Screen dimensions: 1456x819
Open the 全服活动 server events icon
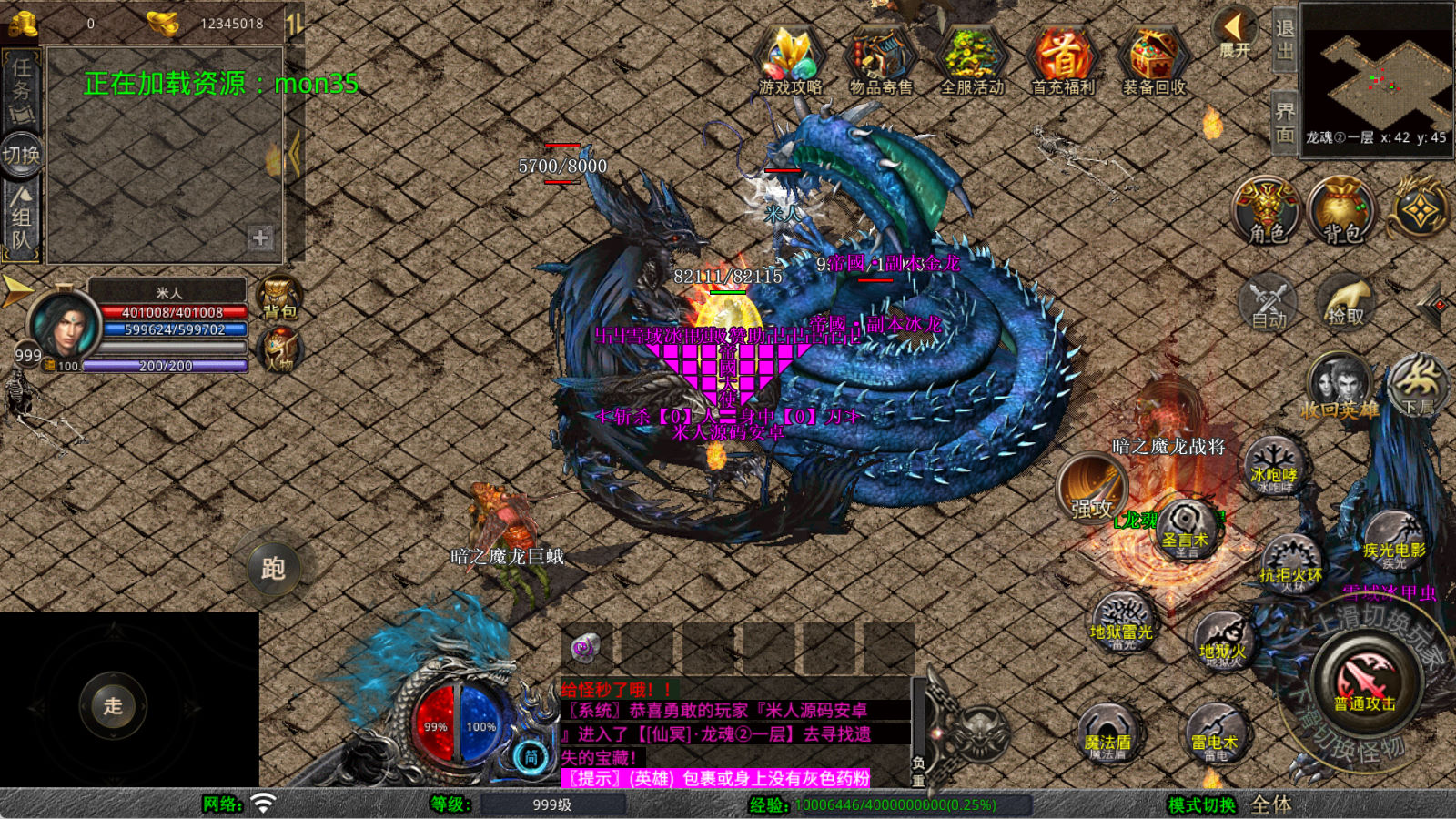click(972, 58)
